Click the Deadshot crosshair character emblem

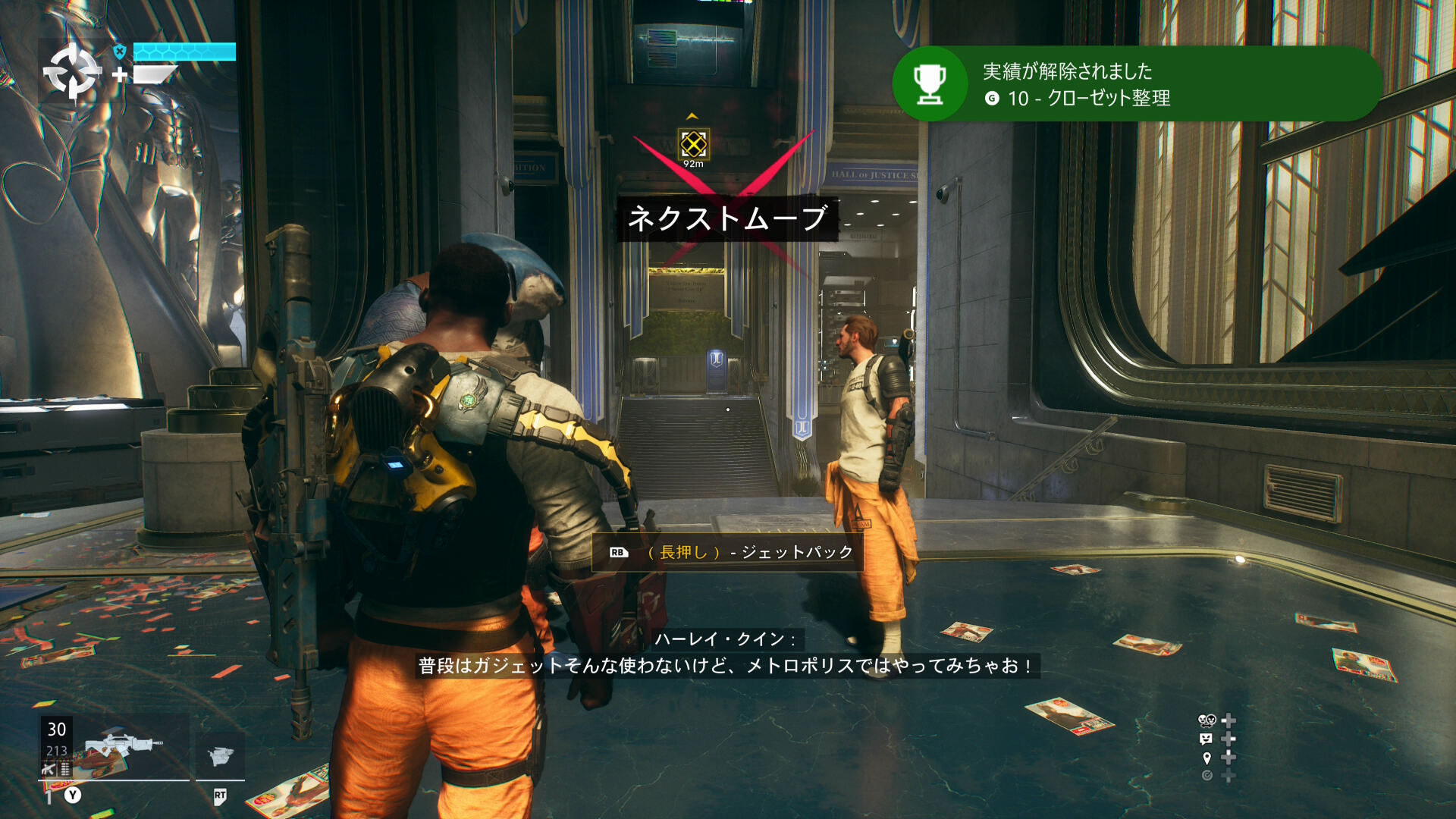coord(72,72)
